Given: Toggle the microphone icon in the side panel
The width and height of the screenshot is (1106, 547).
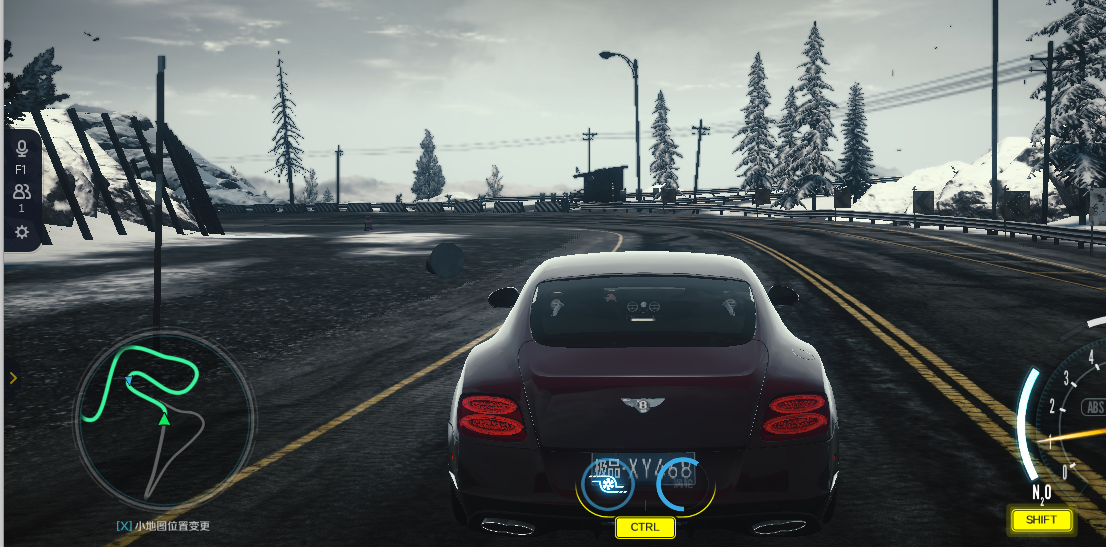Looking at the screenshot, I should tap(21, 149).
